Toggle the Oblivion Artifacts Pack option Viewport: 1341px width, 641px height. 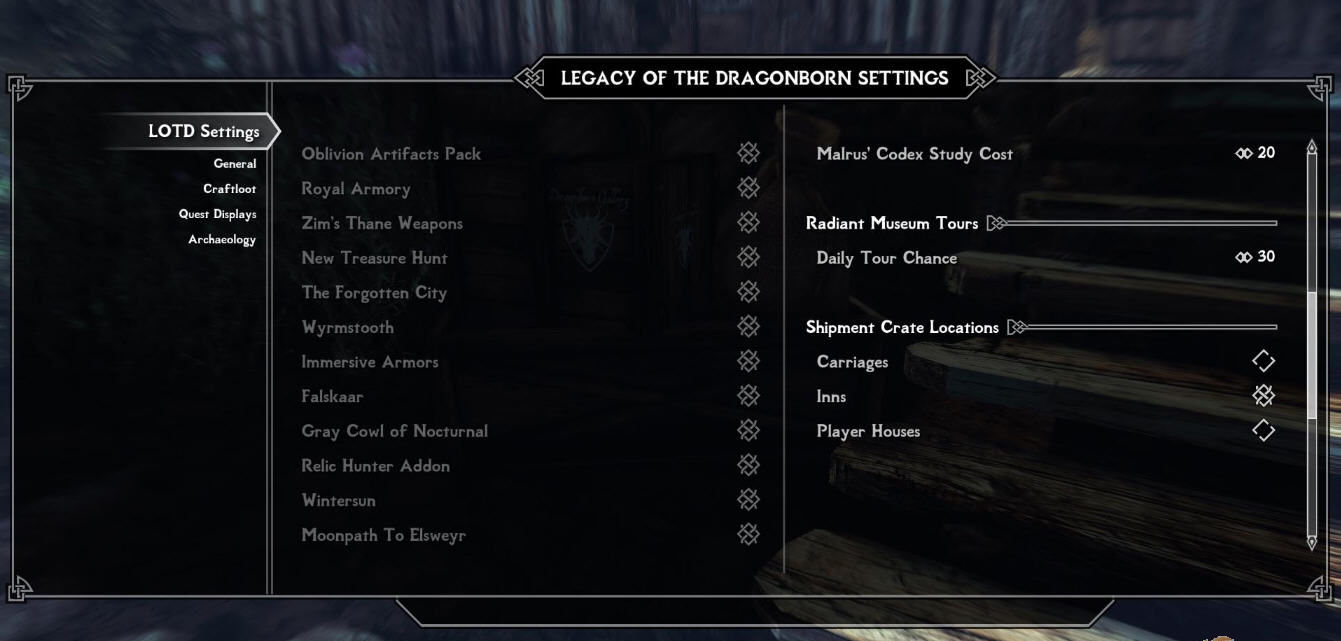748,153
